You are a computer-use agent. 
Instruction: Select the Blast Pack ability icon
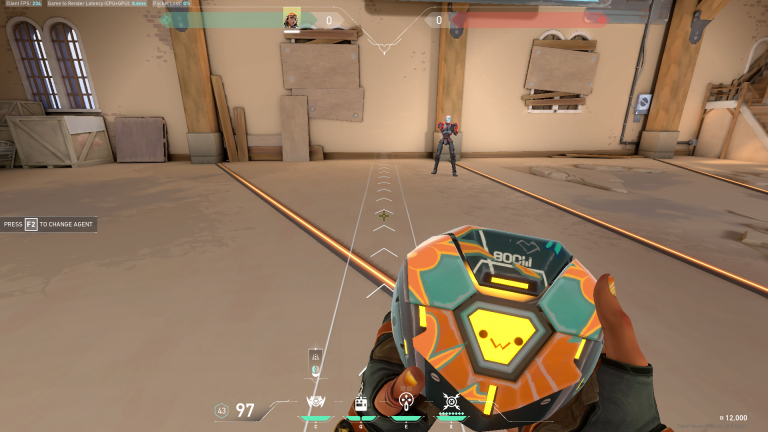coord(361,403)
